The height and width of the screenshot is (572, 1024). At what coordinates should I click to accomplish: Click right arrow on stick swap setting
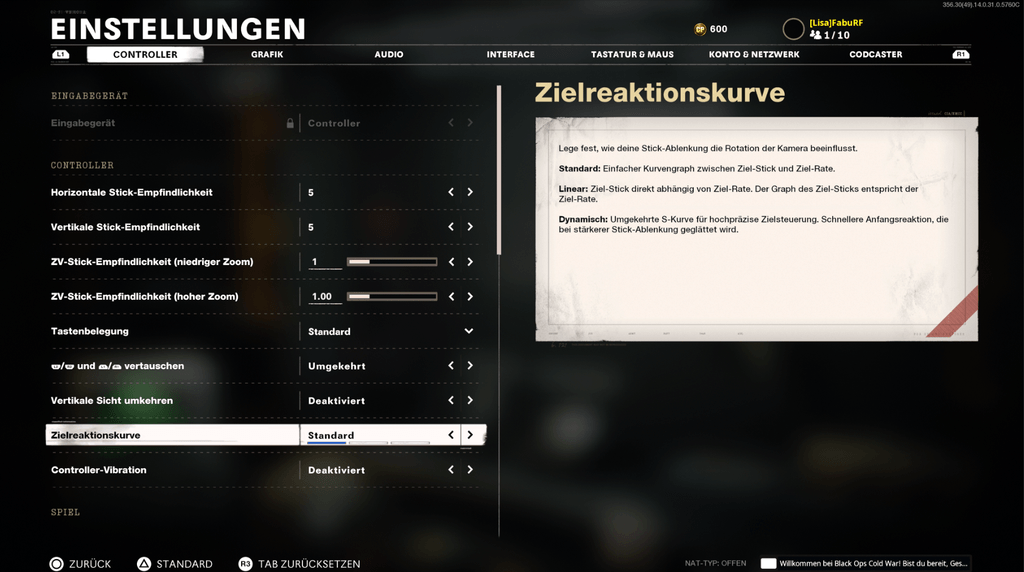point(470,366)
